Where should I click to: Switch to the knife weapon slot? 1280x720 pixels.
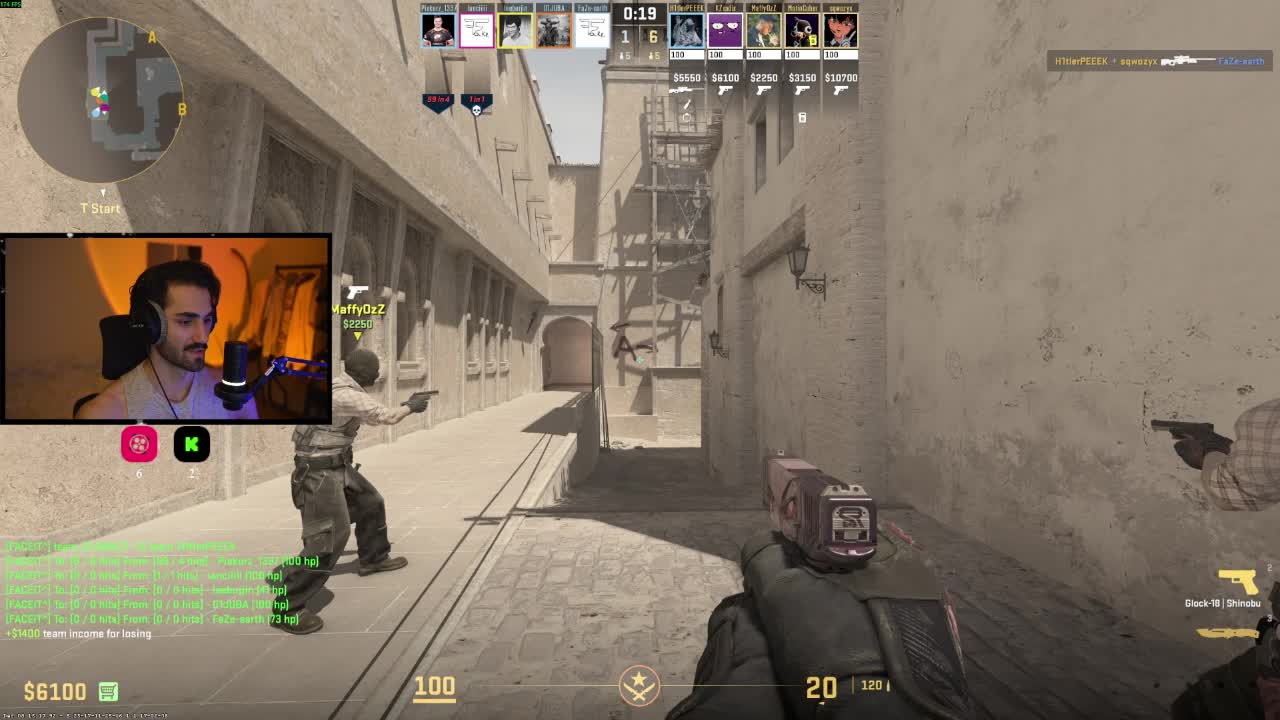(1227, 630)
